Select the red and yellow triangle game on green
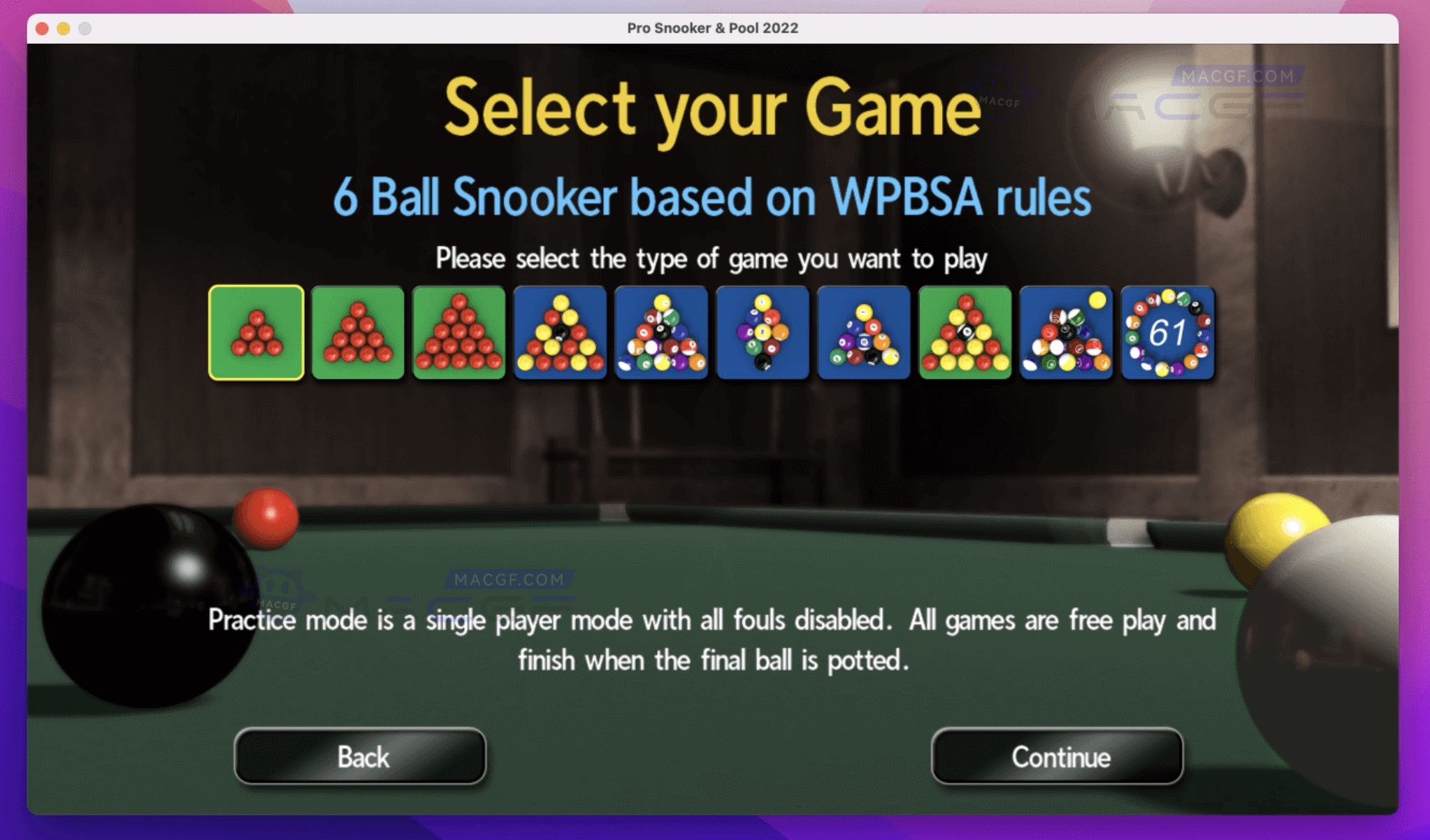 point(965,333)
